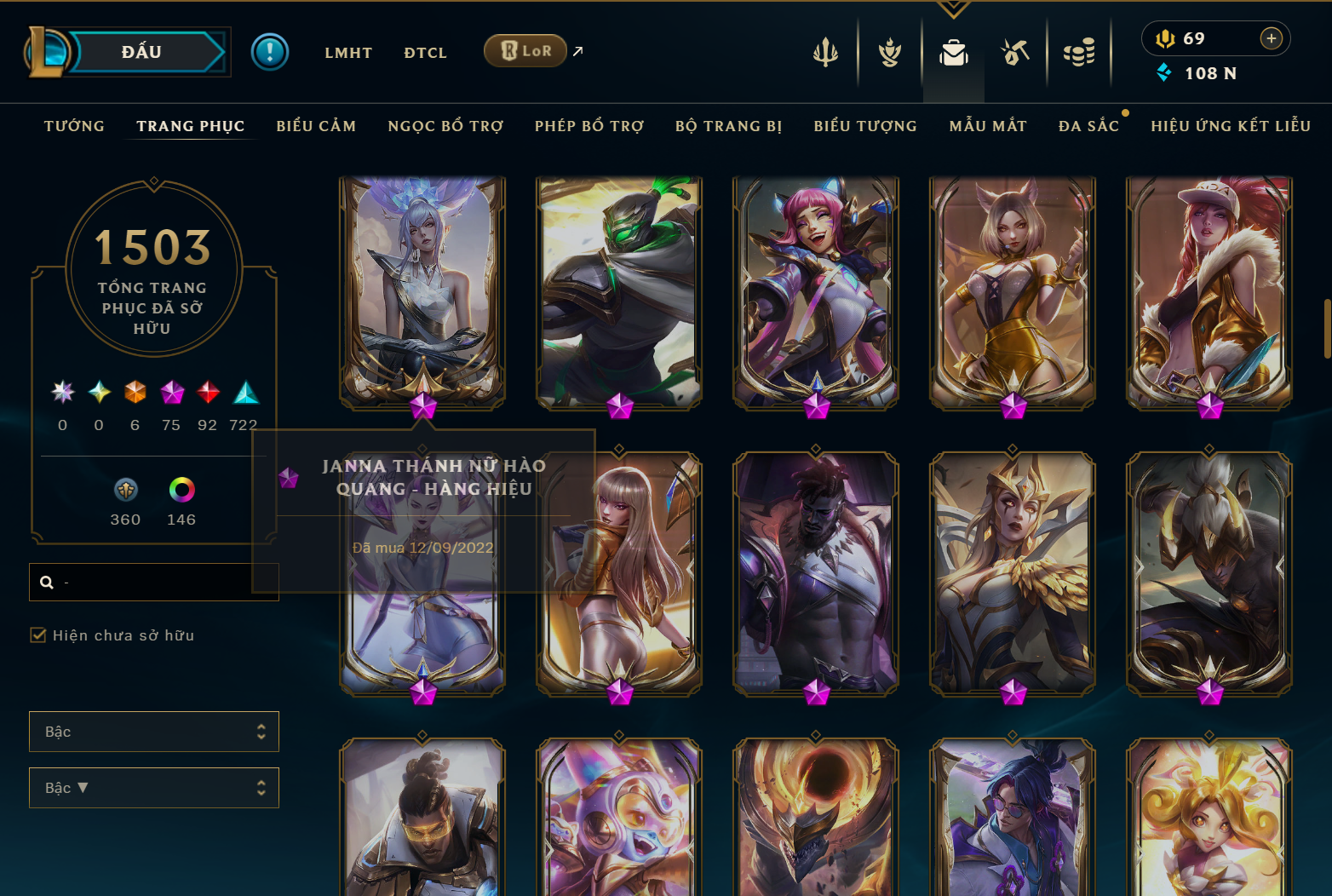This screenshot has width=1332, height=896.
Task: Open the Collection backpack icon
Action: 953,51
